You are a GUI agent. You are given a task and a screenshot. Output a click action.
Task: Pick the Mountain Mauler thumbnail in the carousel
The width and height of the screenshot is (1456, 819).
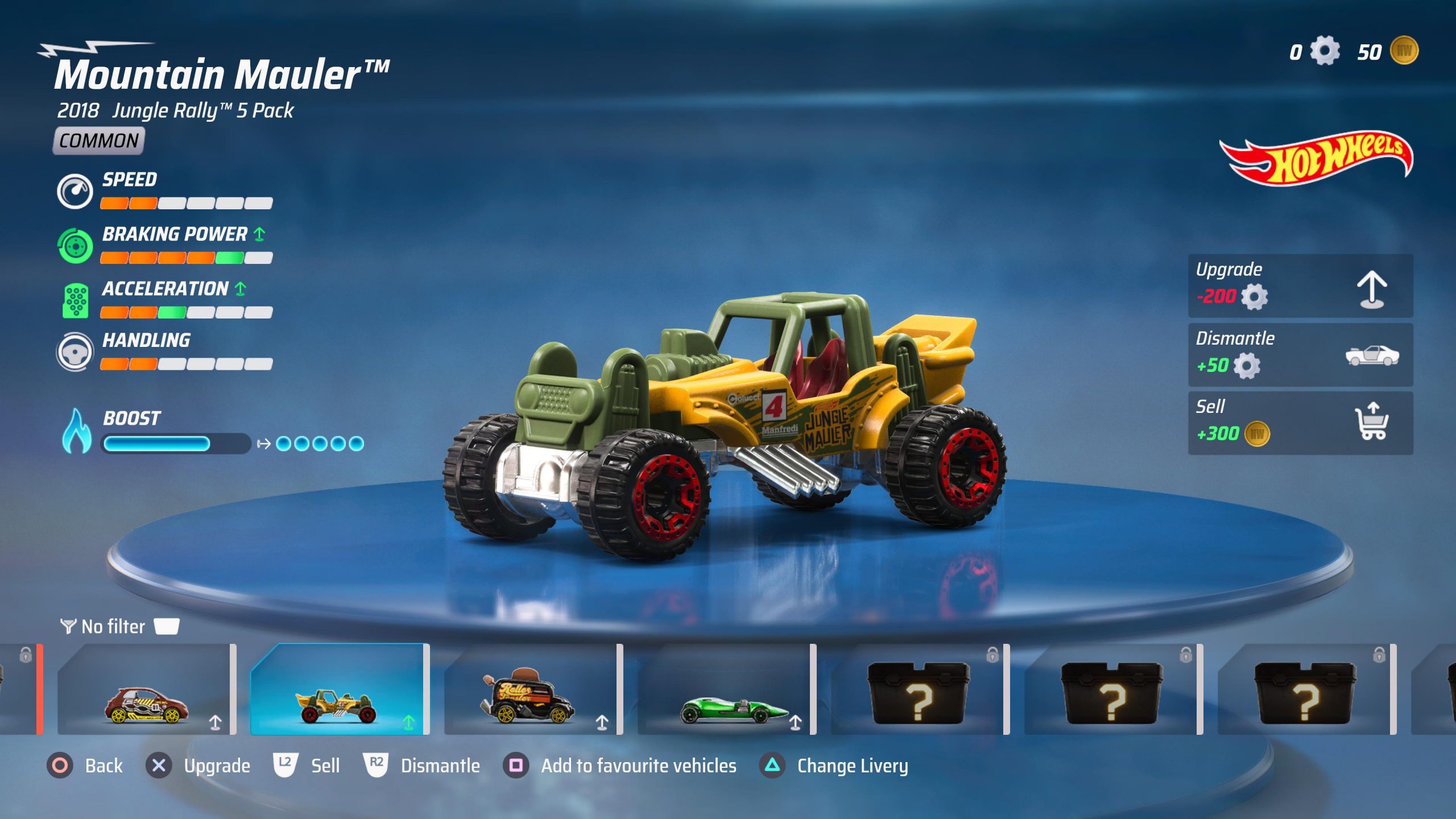pyautogui.click(x=339, y=689)
